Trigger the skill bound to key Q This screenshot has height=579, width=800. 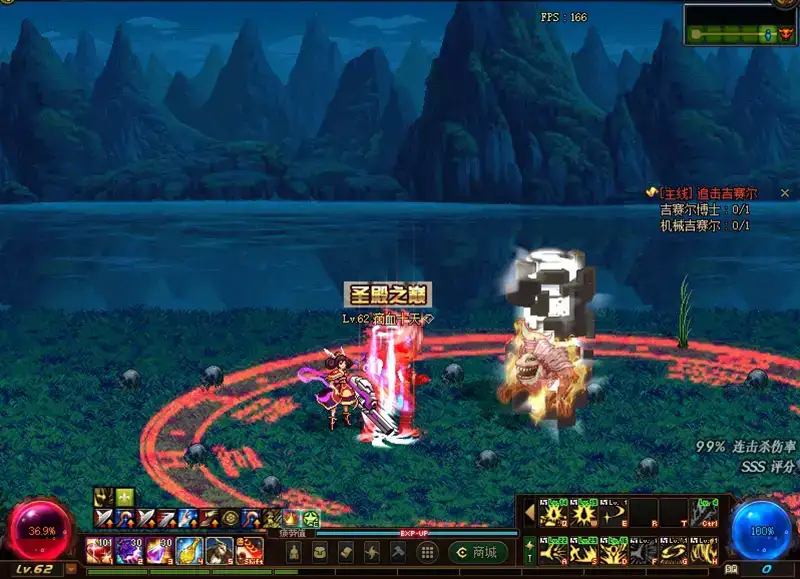(553, 512)
